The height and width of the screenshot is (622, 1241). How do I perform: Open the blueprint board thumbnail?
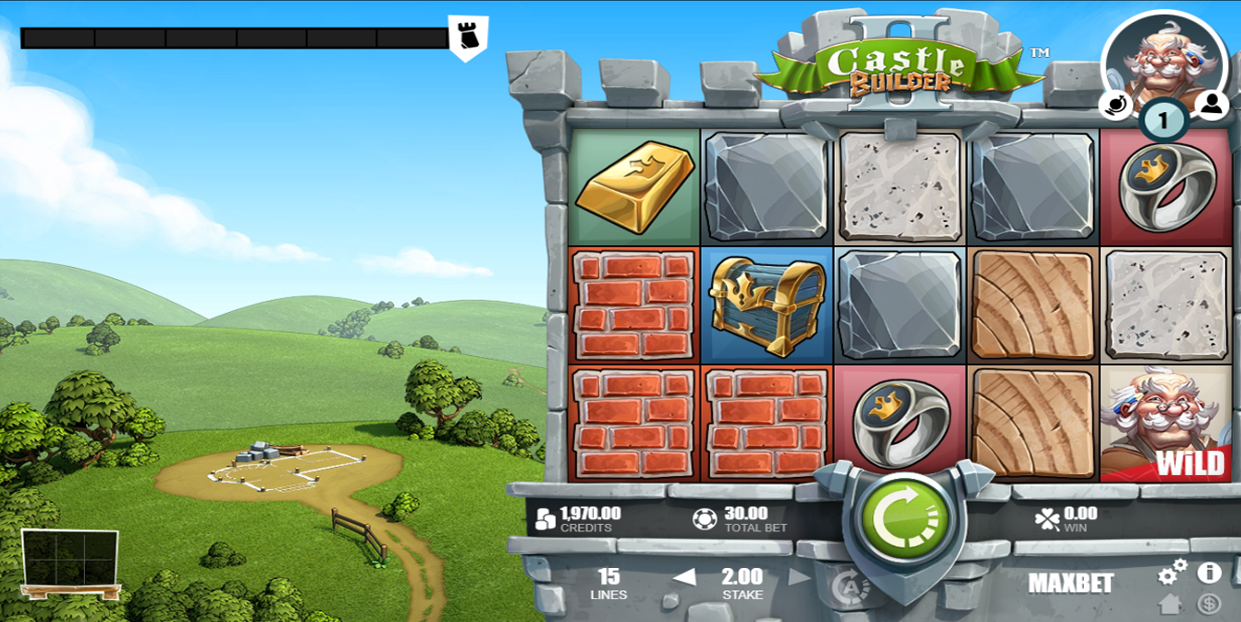point(70,560)
